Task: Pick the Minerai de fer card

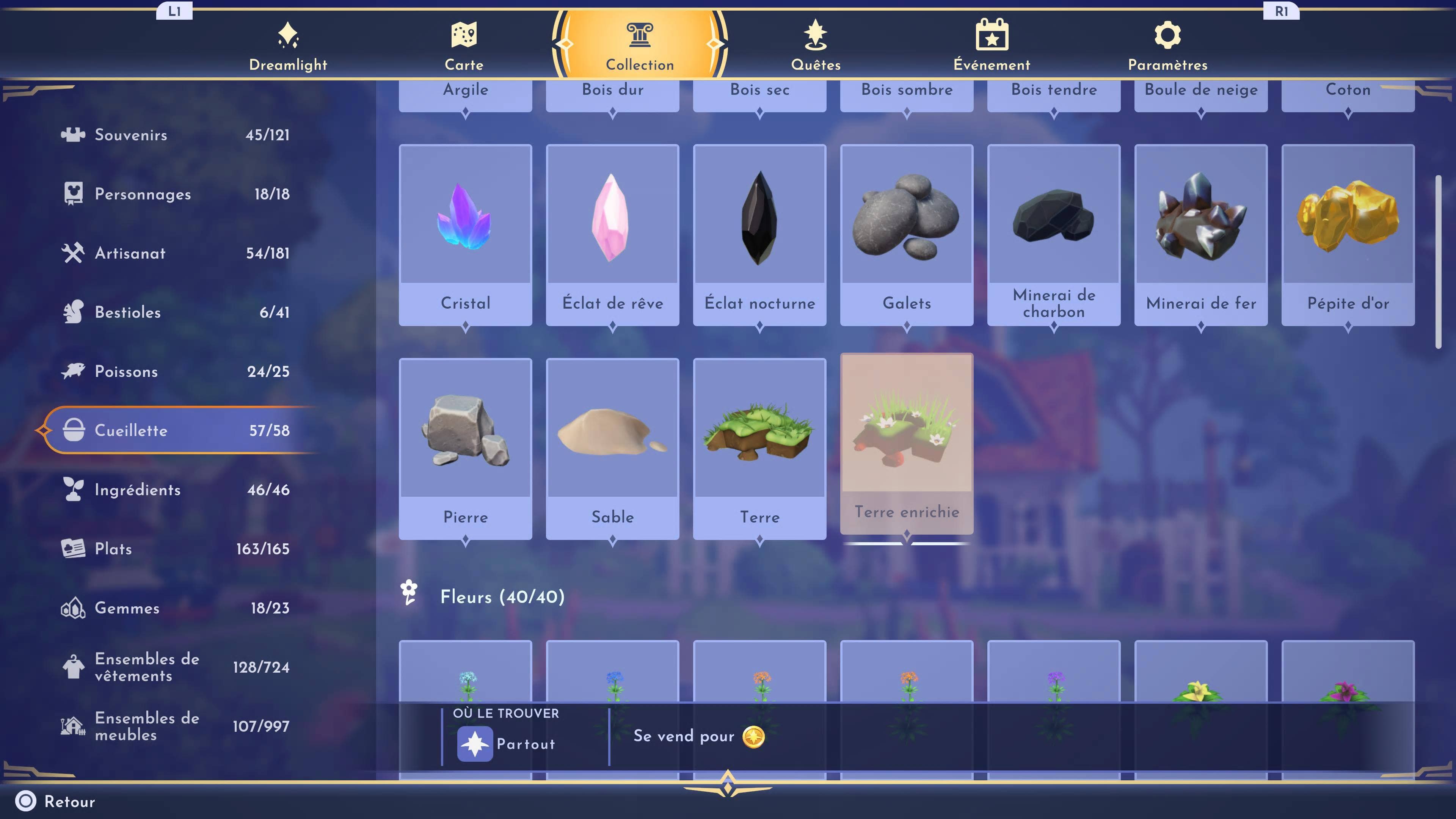Action: pyautogui.click(x=1200, y=235)
